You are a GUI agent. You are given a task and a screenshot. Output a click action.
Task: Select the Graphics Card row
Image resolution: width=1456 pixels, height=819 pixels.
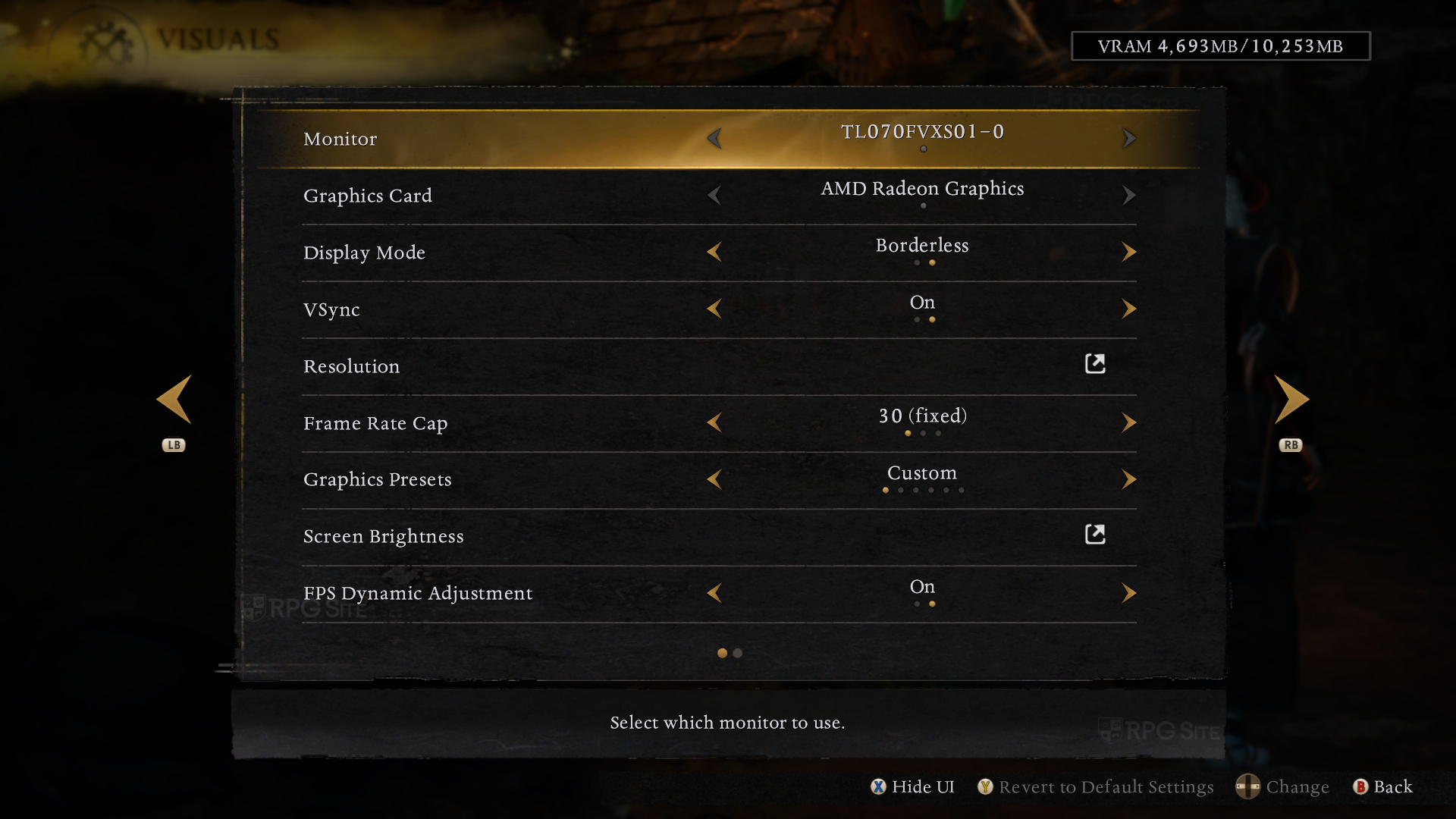point(367,196)
